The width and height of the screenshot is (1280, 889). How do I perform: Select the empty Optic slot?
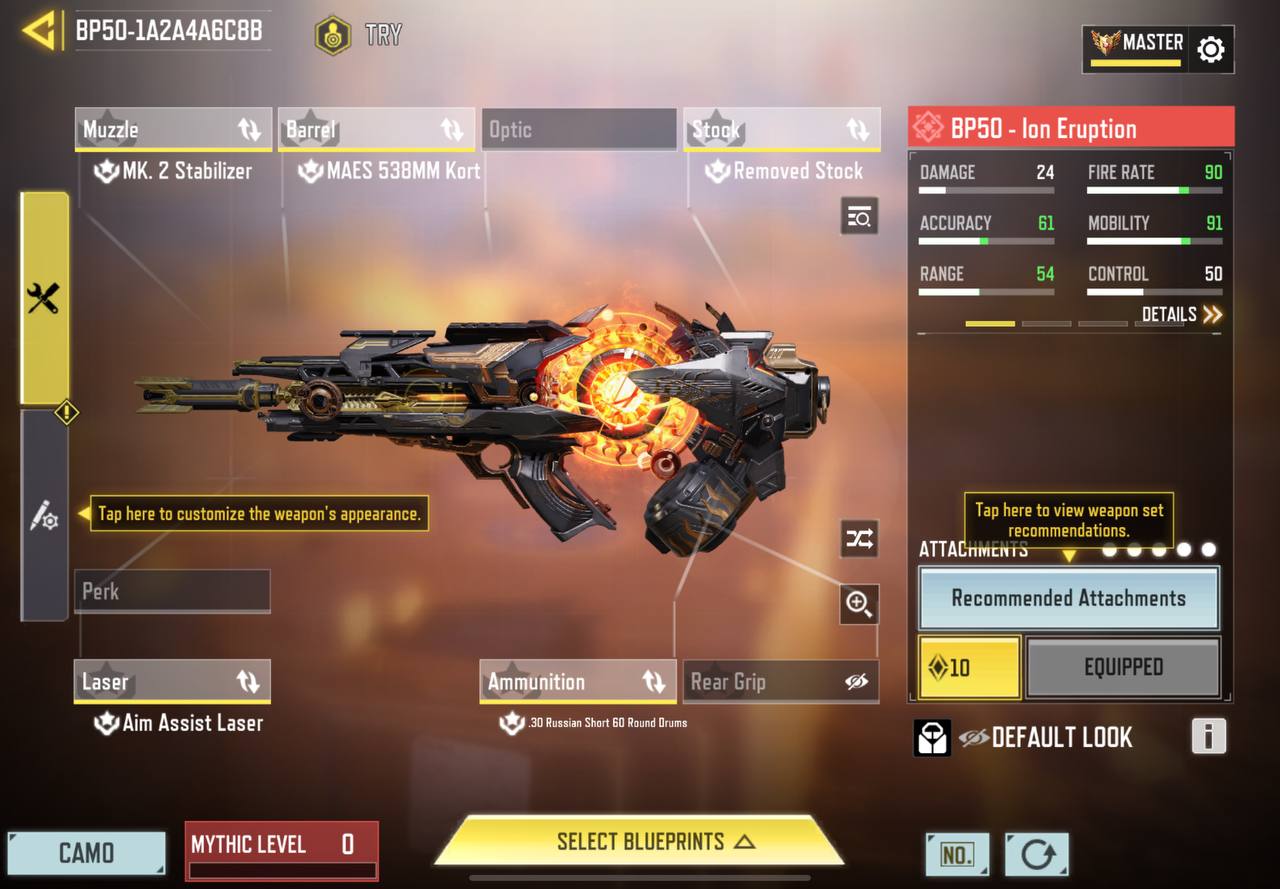[x=579, y=130]
